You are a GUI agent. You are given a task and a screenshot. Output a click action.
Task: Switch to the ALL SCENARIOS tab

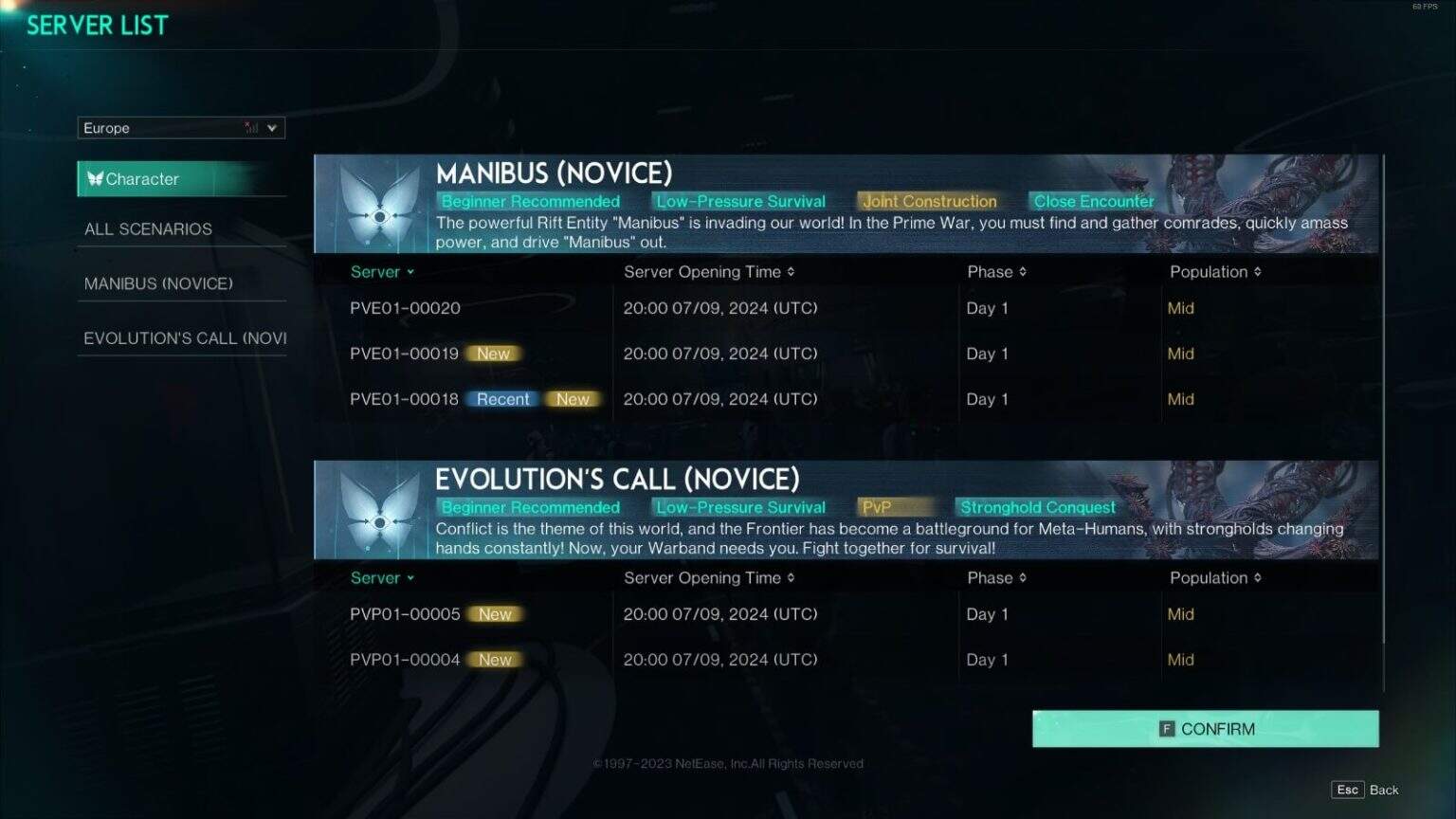148,228
